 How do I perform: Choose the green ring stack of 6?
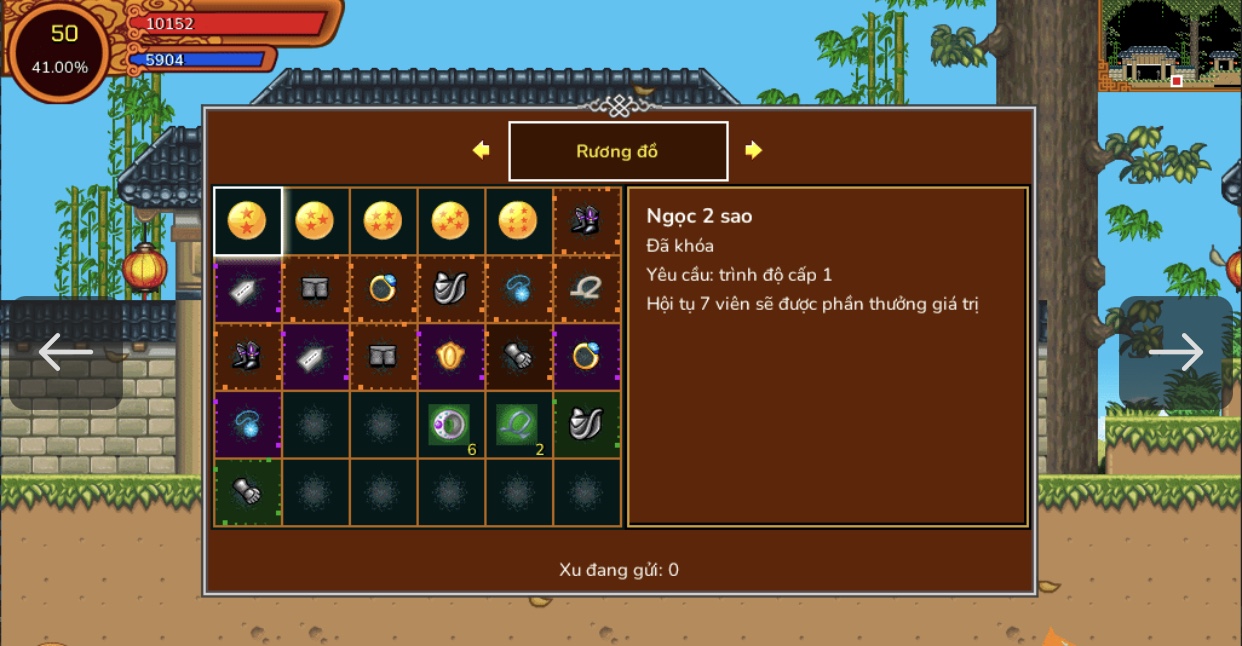tap(451, 425)
